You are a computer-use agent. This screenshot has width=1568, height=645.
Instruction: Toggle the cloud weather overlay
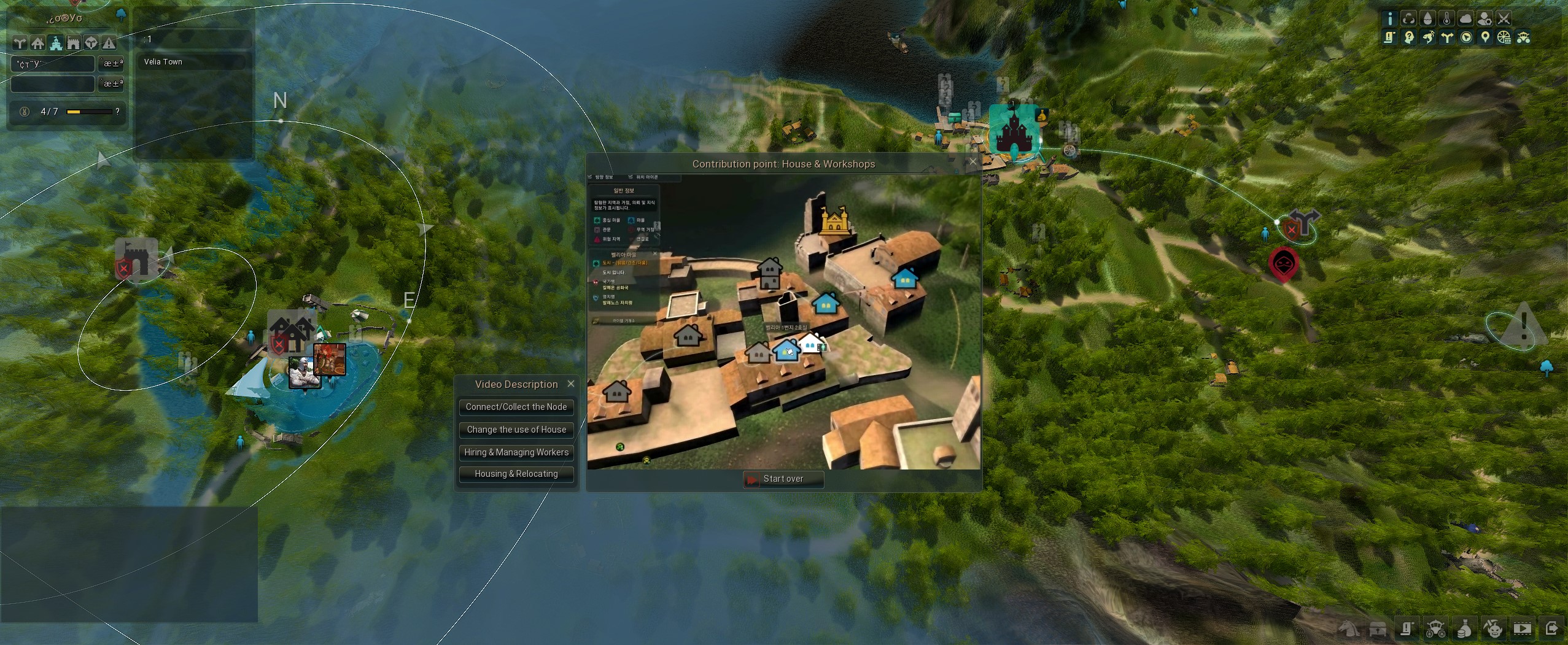point(1465,18)
